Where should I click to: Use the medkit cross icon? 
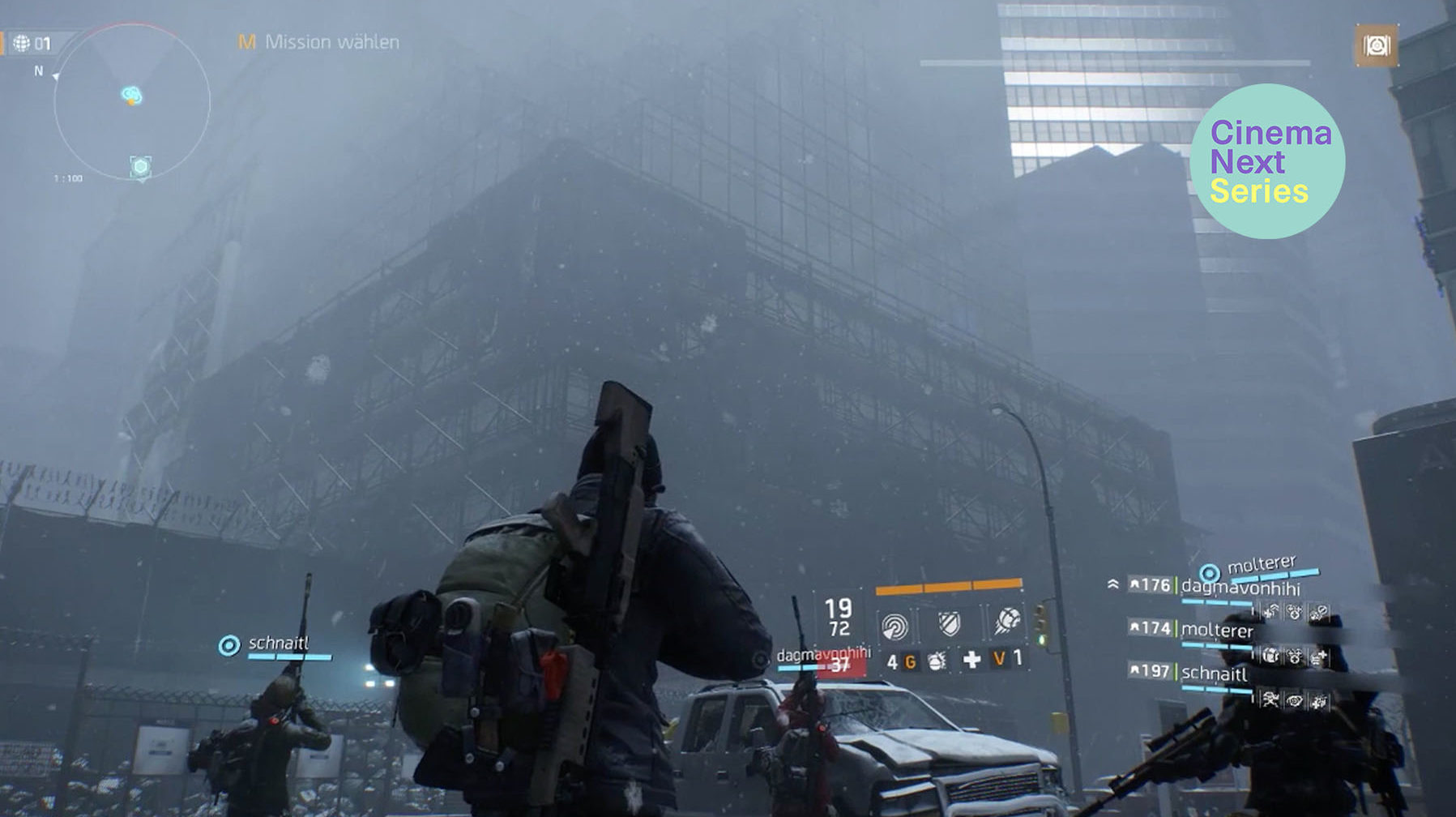click(x=971, y=661)
